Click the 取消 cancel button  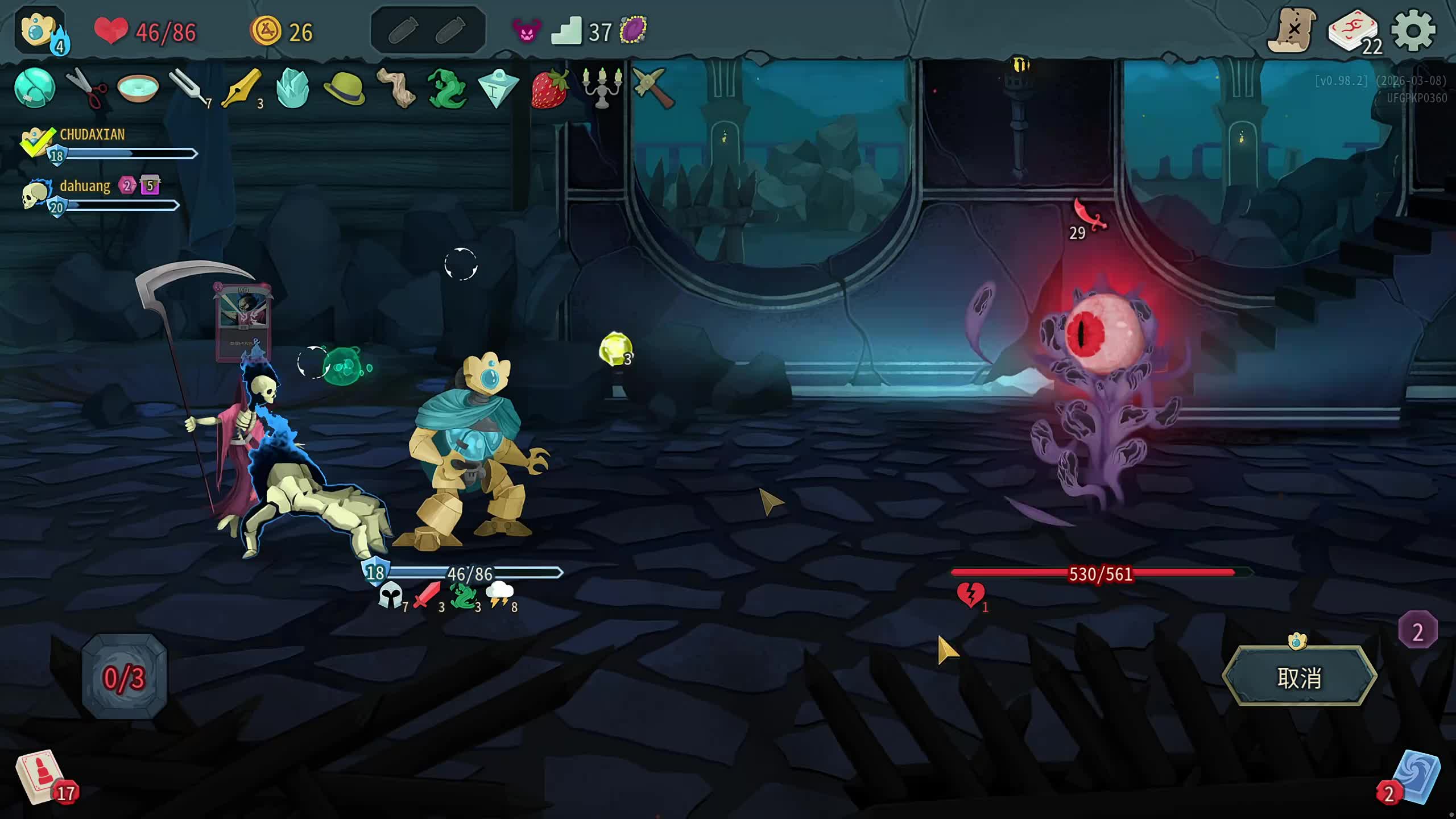pyautogui.click(x=1299, y=677)
